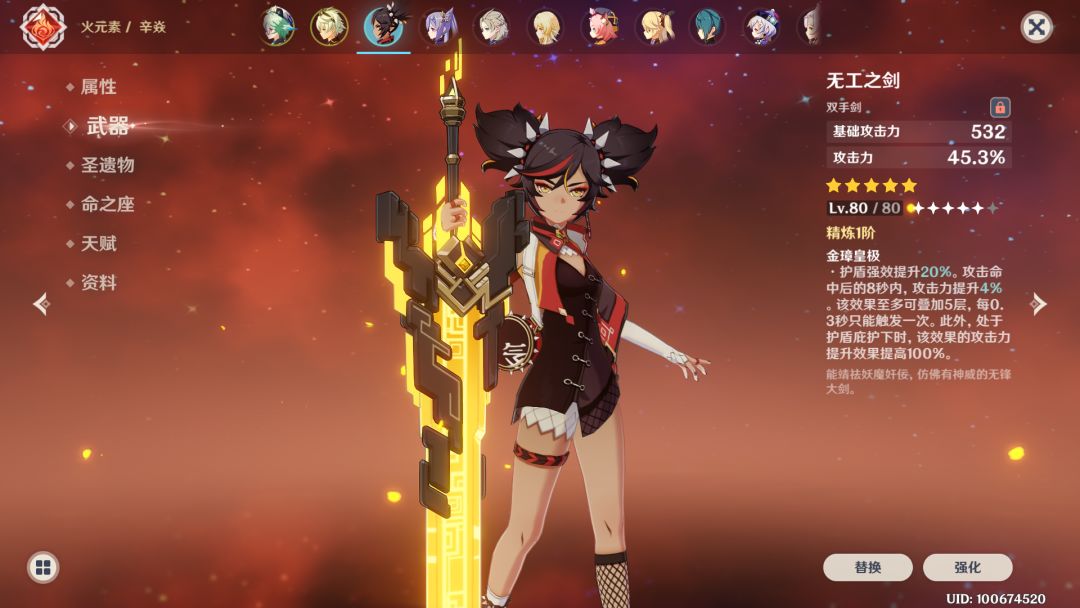Go to the previous character arrow

pyautogui.click(x=41, y=303)
